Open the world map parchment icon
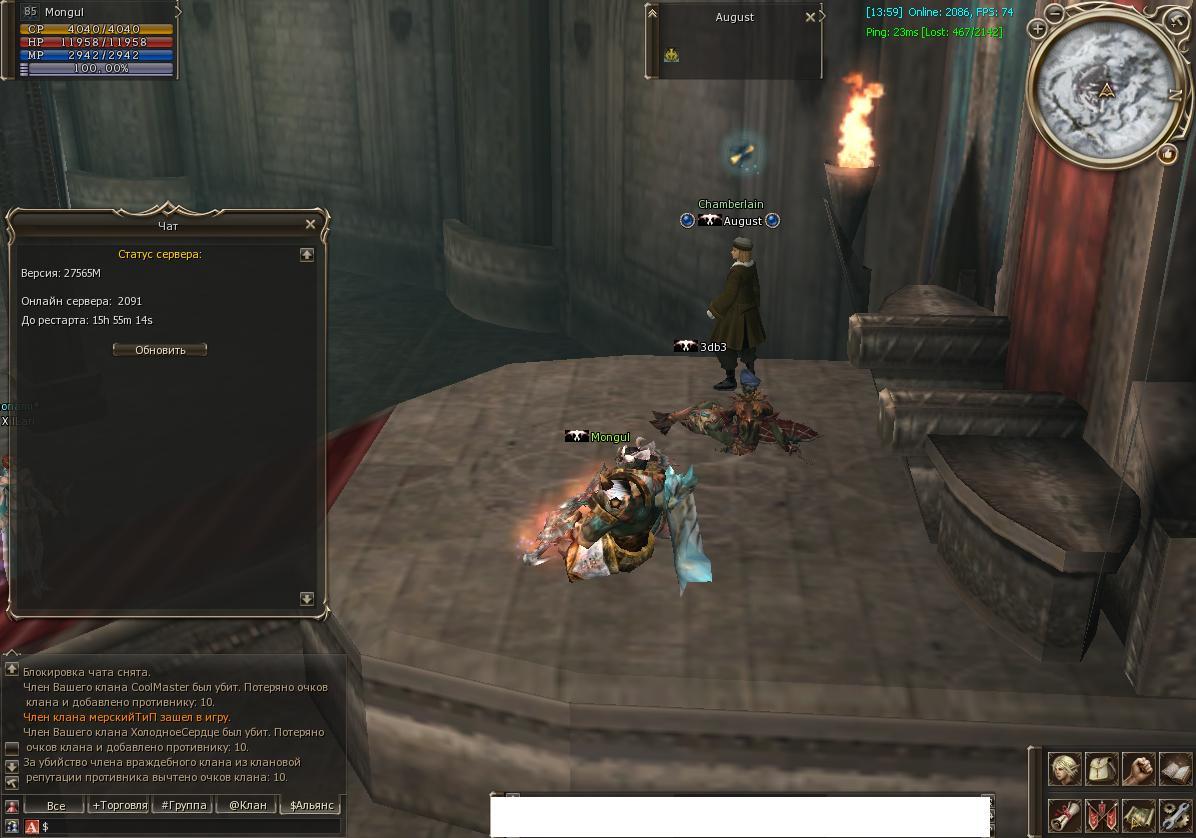1196x838 pixels. [x=1138, y=815]
